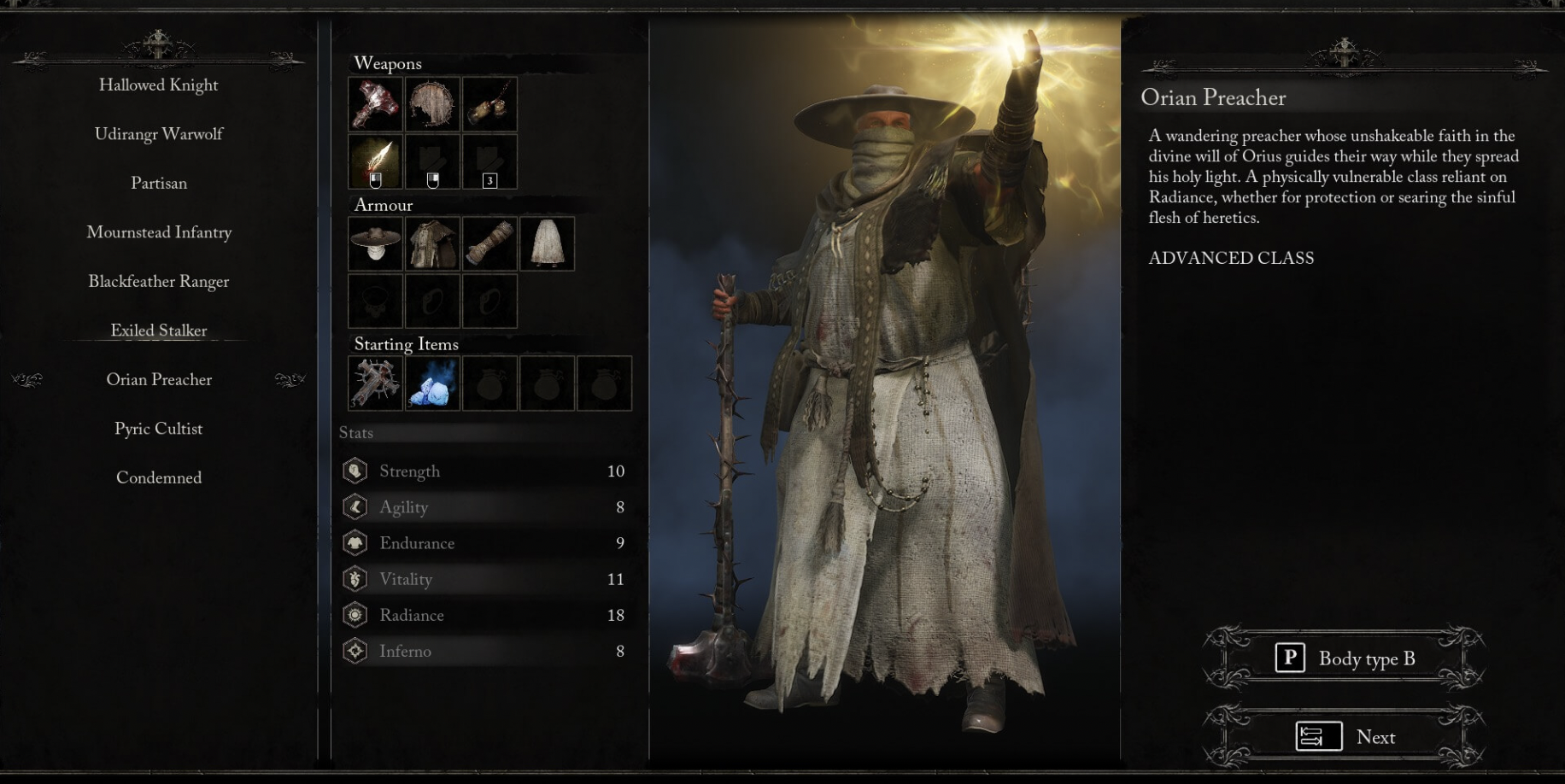
Task: Choose the Blackfeather Ranger class
Action: [158, 282]
